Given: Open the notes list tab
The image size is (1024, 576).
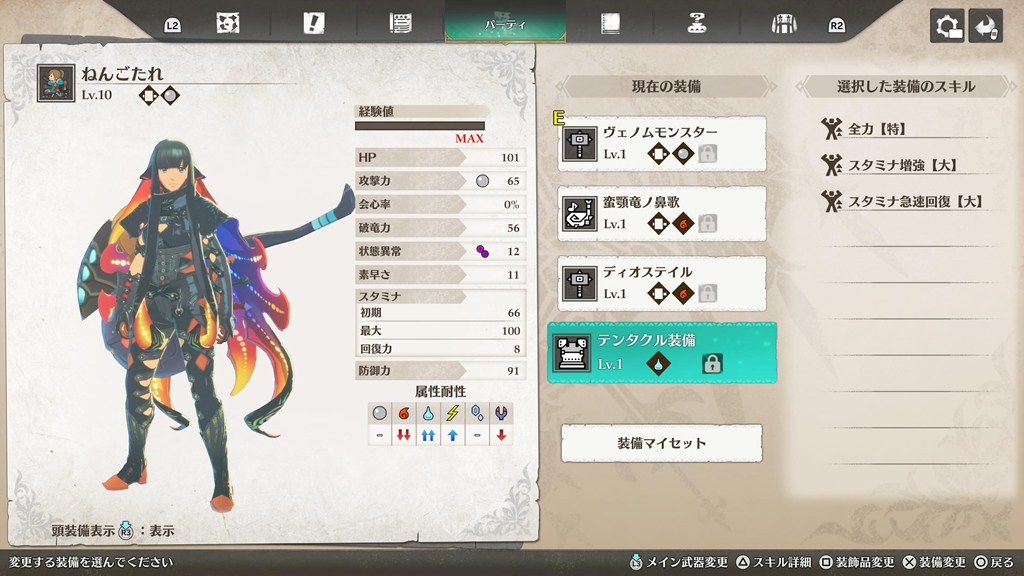Looking at the screenshot, I should (x=402, y=24).
